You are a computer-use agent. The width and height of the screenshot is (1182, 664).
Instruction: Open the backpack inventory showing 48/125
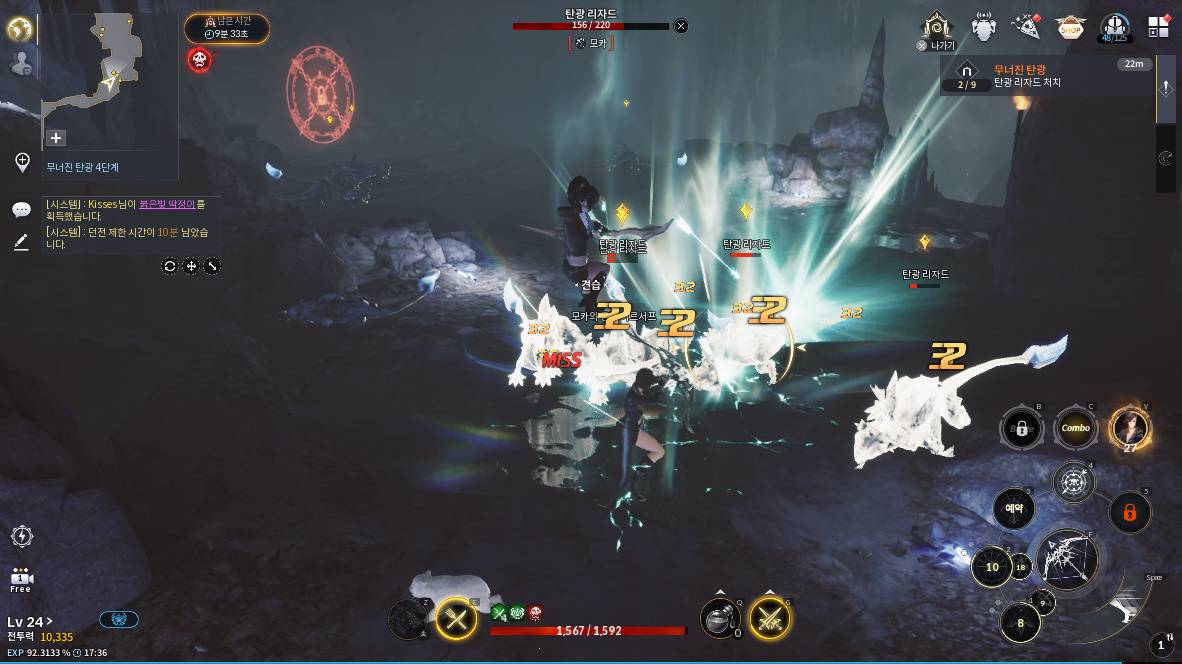[1115, 28]
